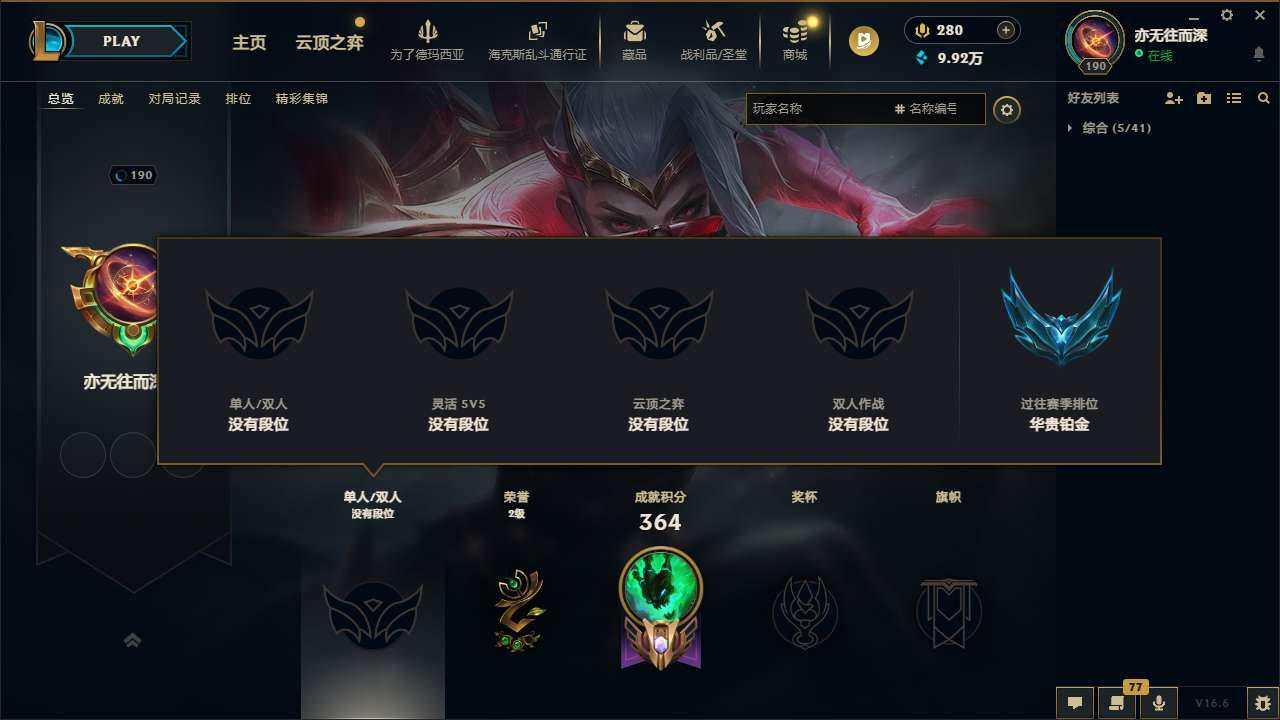
Task: Open the 为了德玛西亚 event page
Action: [x=428, y=41]
